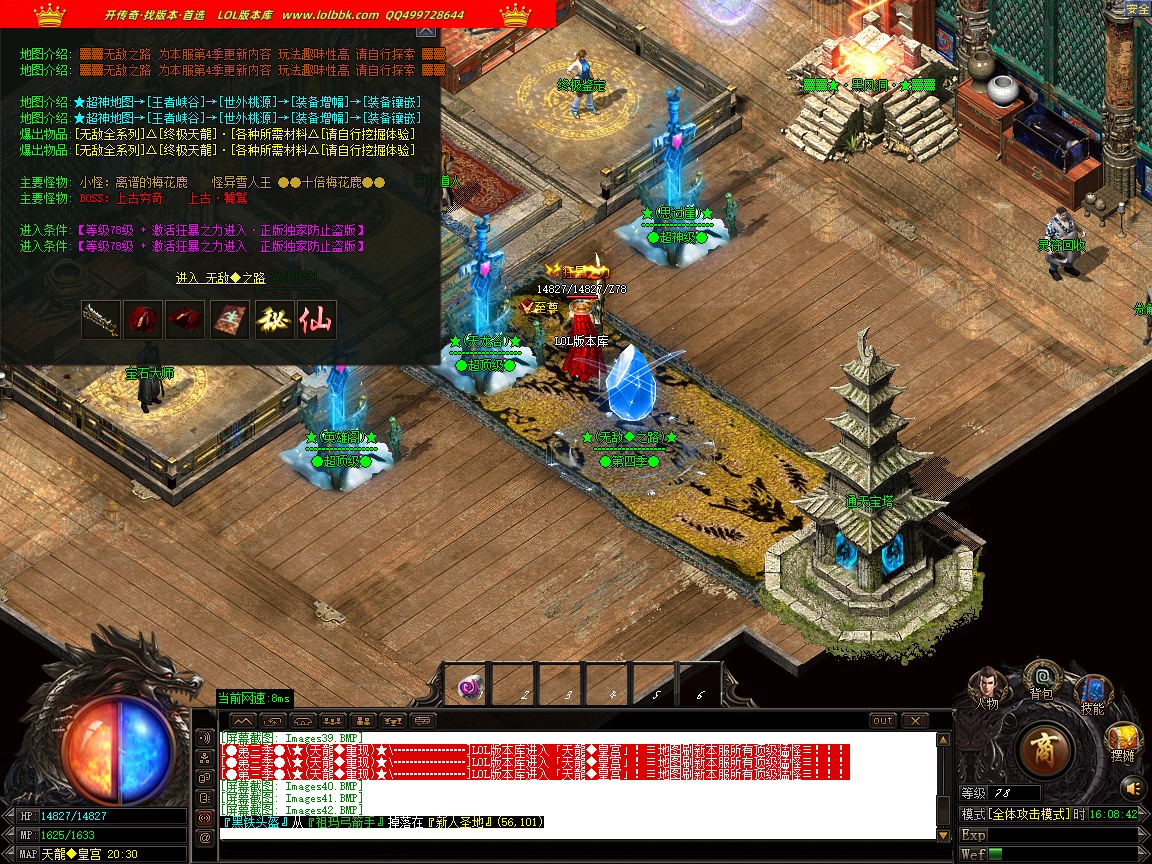Open the shop with the round '商' button

pos(1046,748)
